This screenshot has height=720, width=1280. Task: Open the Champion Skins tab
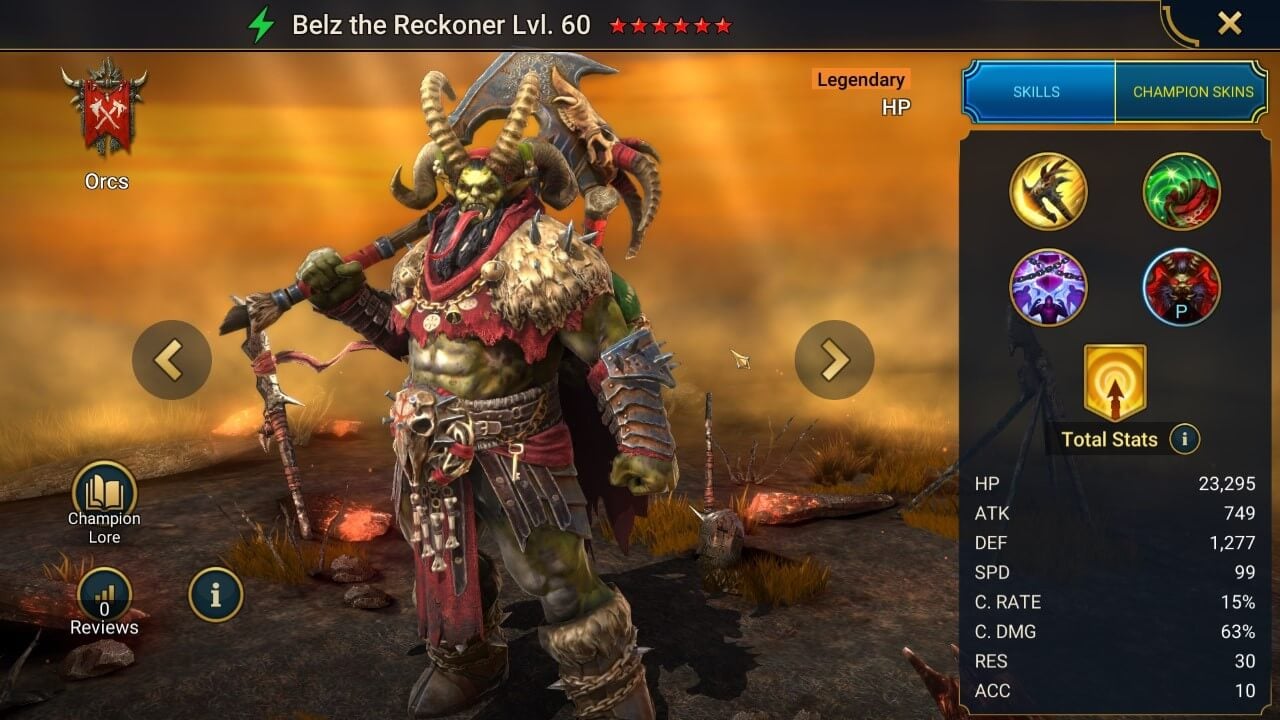1192,92
